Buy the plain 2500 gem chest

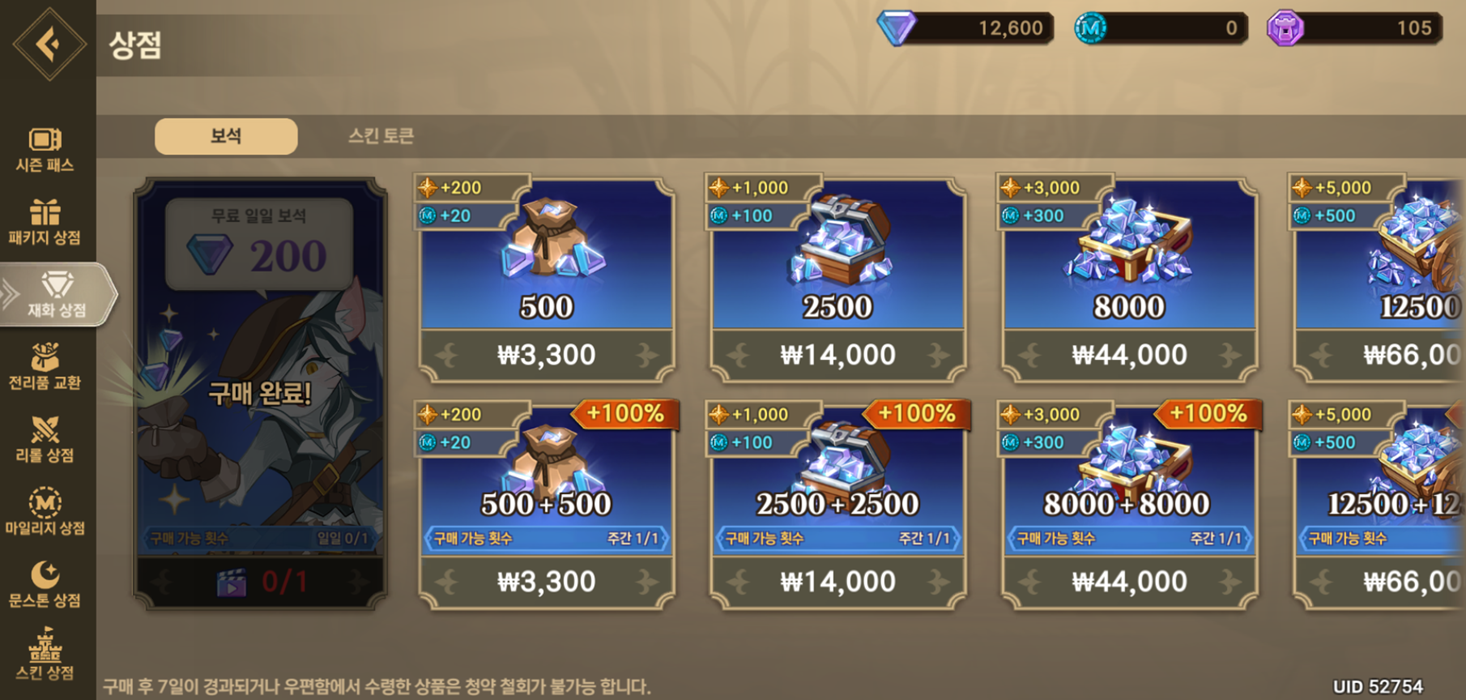[x=838, y=280]
